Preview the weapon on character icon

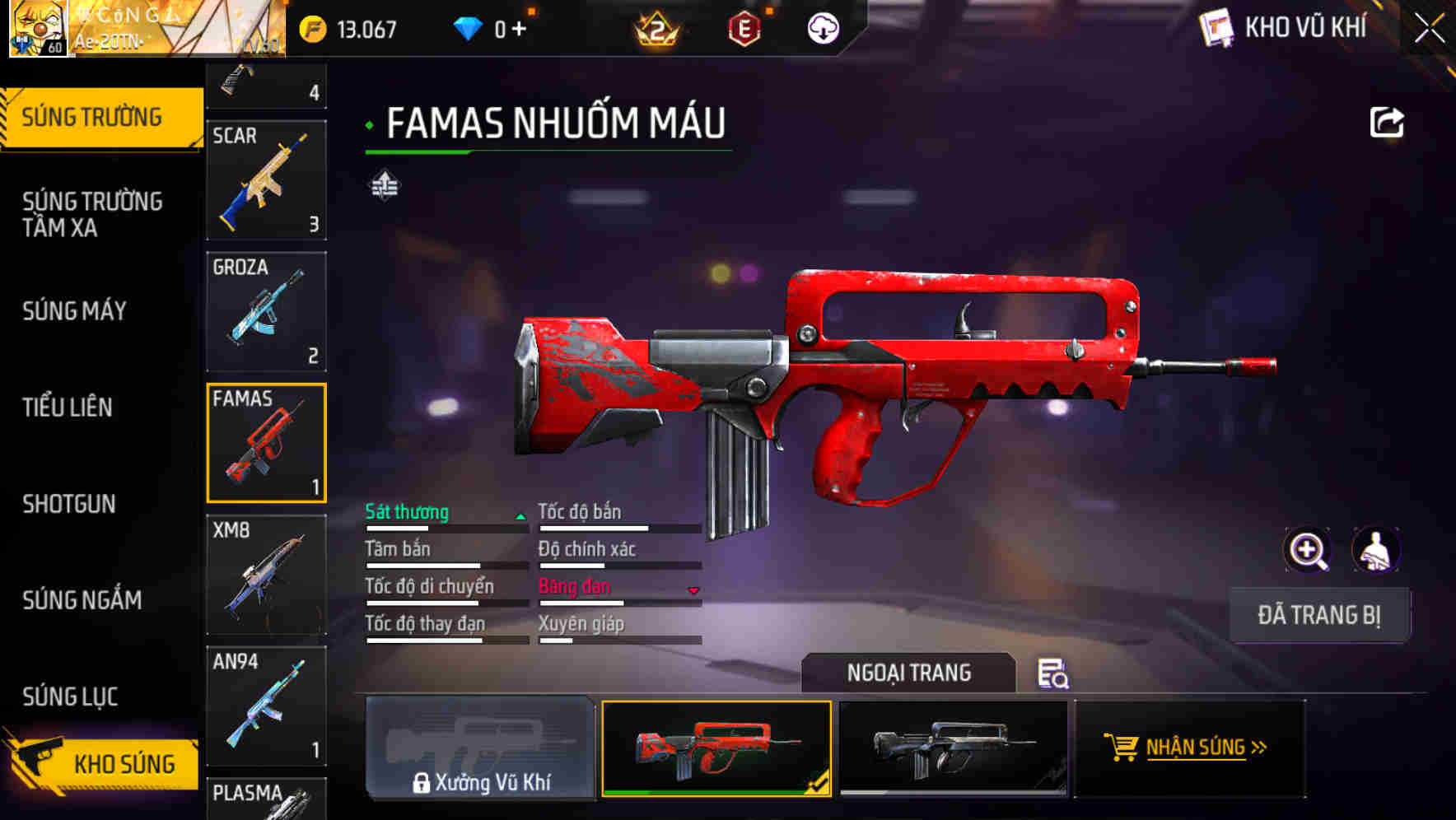click(1375, 550)
